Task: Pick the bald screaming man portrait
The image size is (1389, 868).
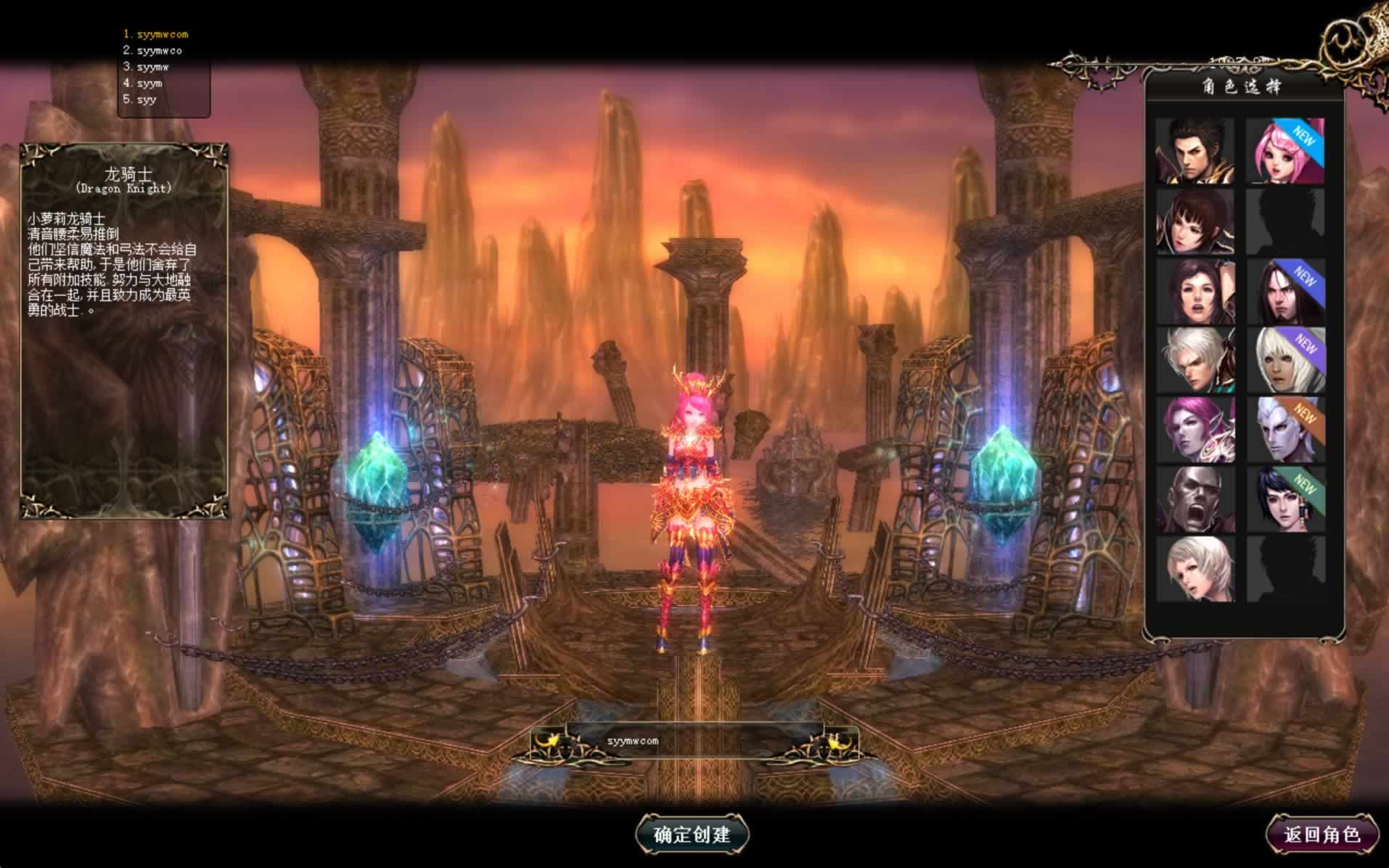Action: [x=1195, y=499]
